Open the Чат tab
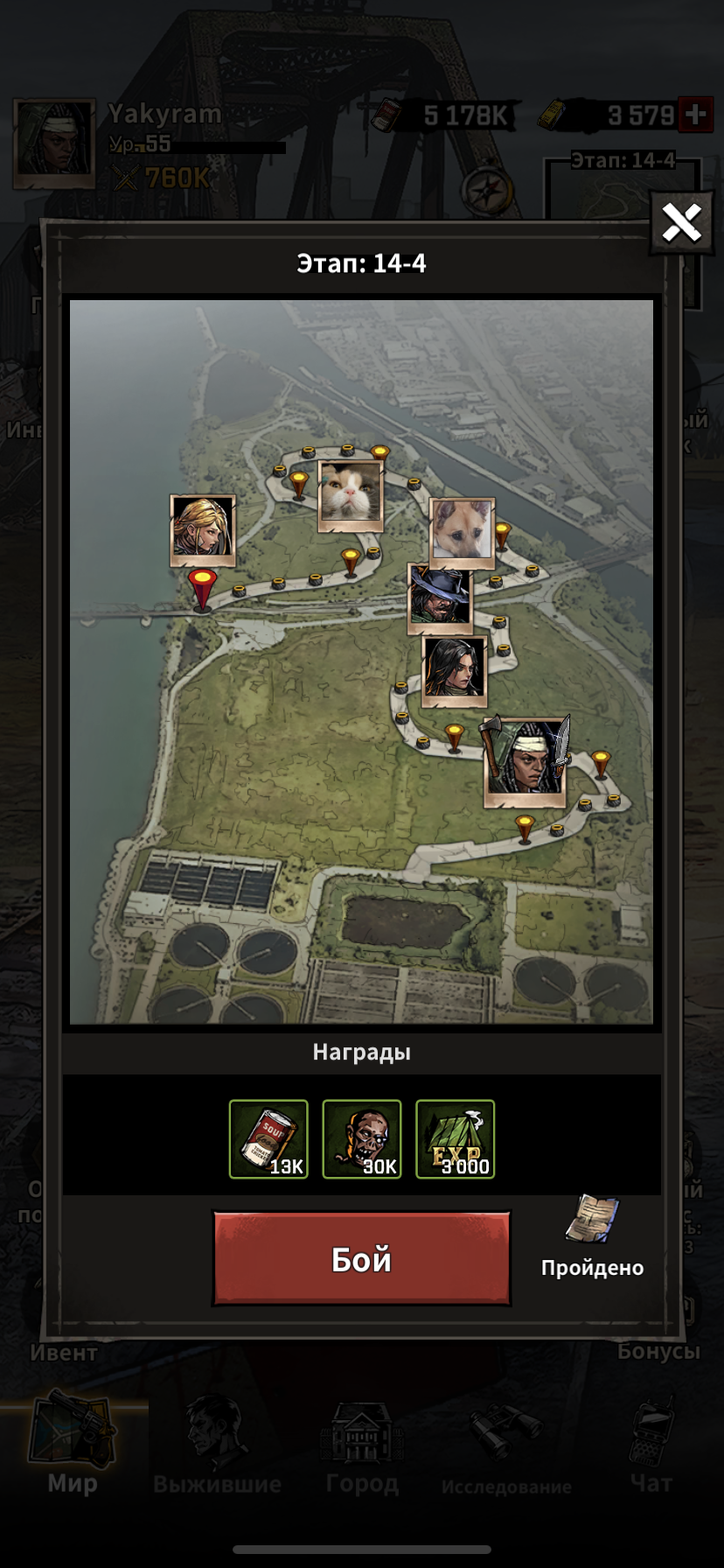The width and height of the screenshot is (724, 1568). click(x=651, y=1445)
